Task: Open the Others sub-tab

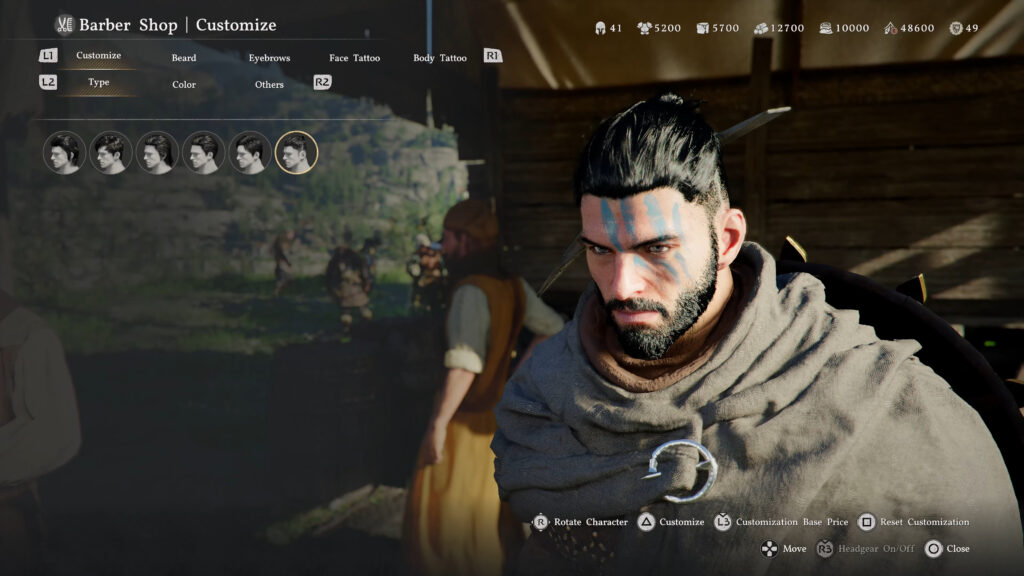Action: (x=269, y=85)
